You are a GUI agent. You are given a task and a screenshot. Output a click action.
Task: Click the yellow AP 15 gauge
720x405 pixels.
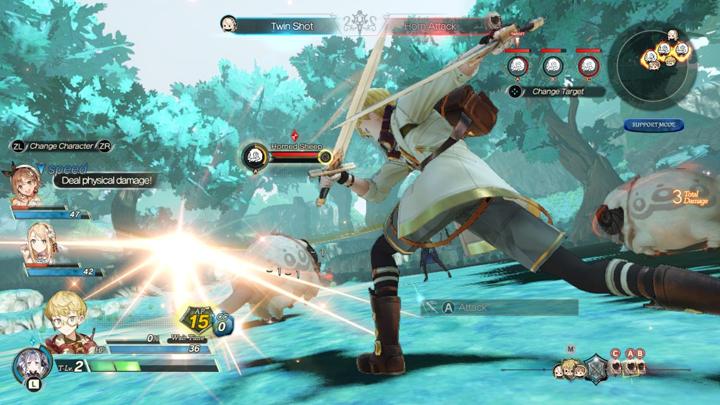pyautogui.click(x=198, y=321)
